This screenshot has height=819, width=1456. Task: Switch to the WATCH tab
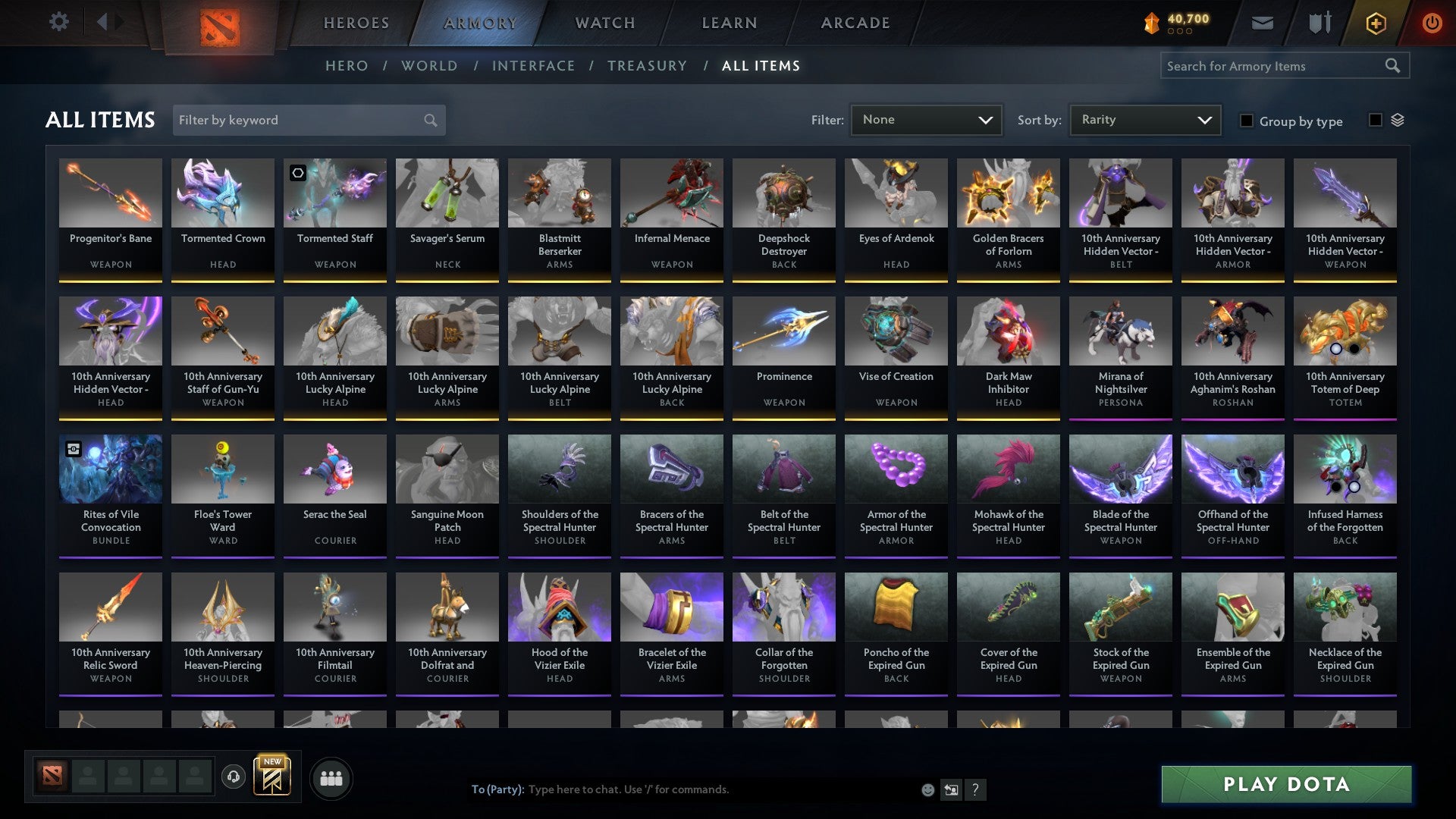pos(604,22)
